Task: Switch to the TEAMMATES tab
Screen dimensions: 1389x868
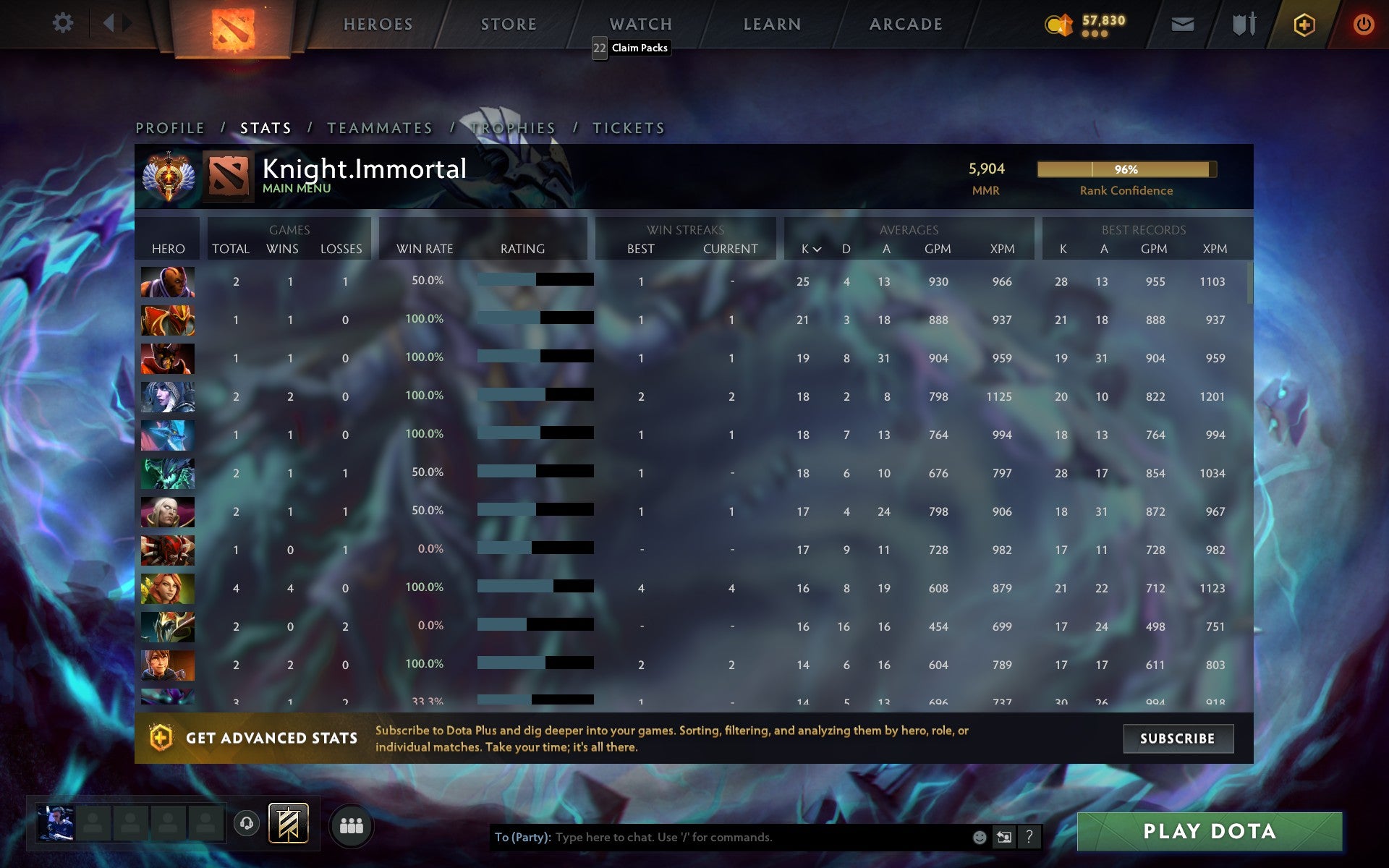Action: pyautogui.click(x=381, y=127)
